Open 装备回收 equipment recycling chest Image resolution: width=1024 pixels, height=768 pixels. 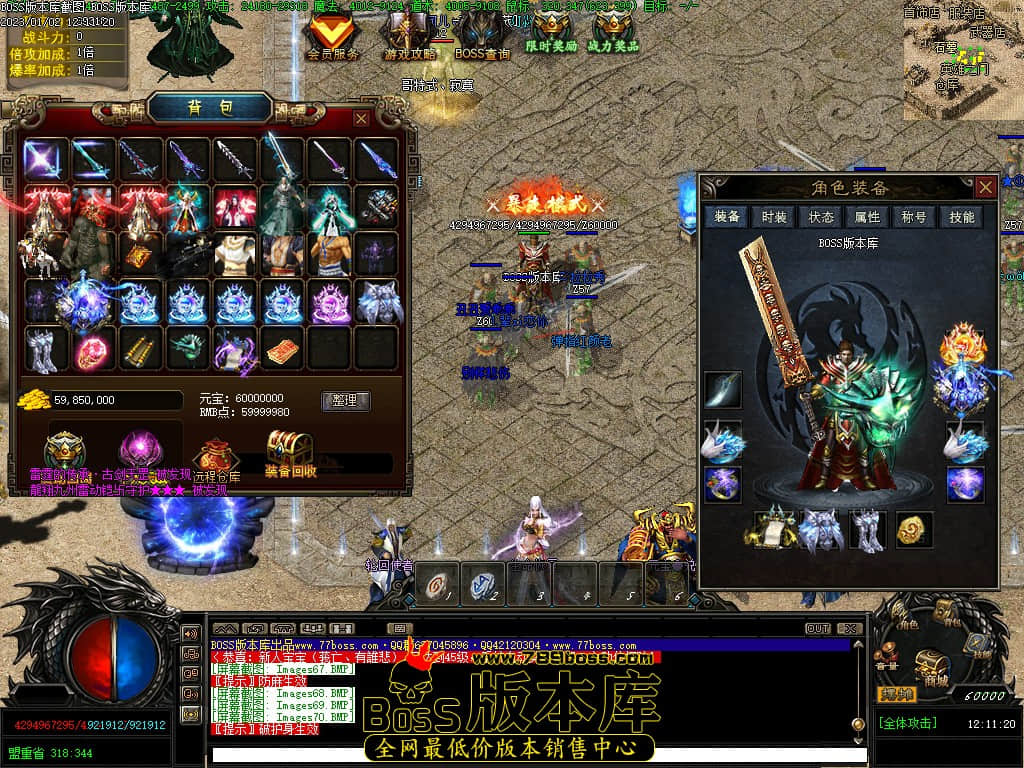click(290, 453)
